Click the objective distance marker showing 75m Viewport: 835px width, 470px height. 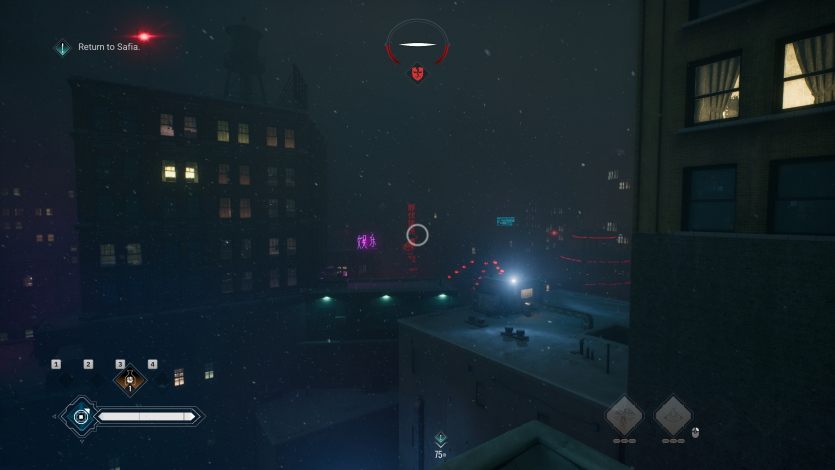tap(440, 445)
